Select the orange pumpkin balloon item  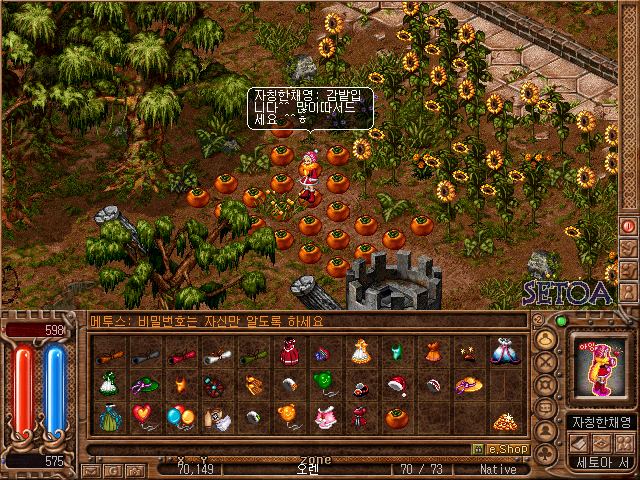(x=288, y=415)
